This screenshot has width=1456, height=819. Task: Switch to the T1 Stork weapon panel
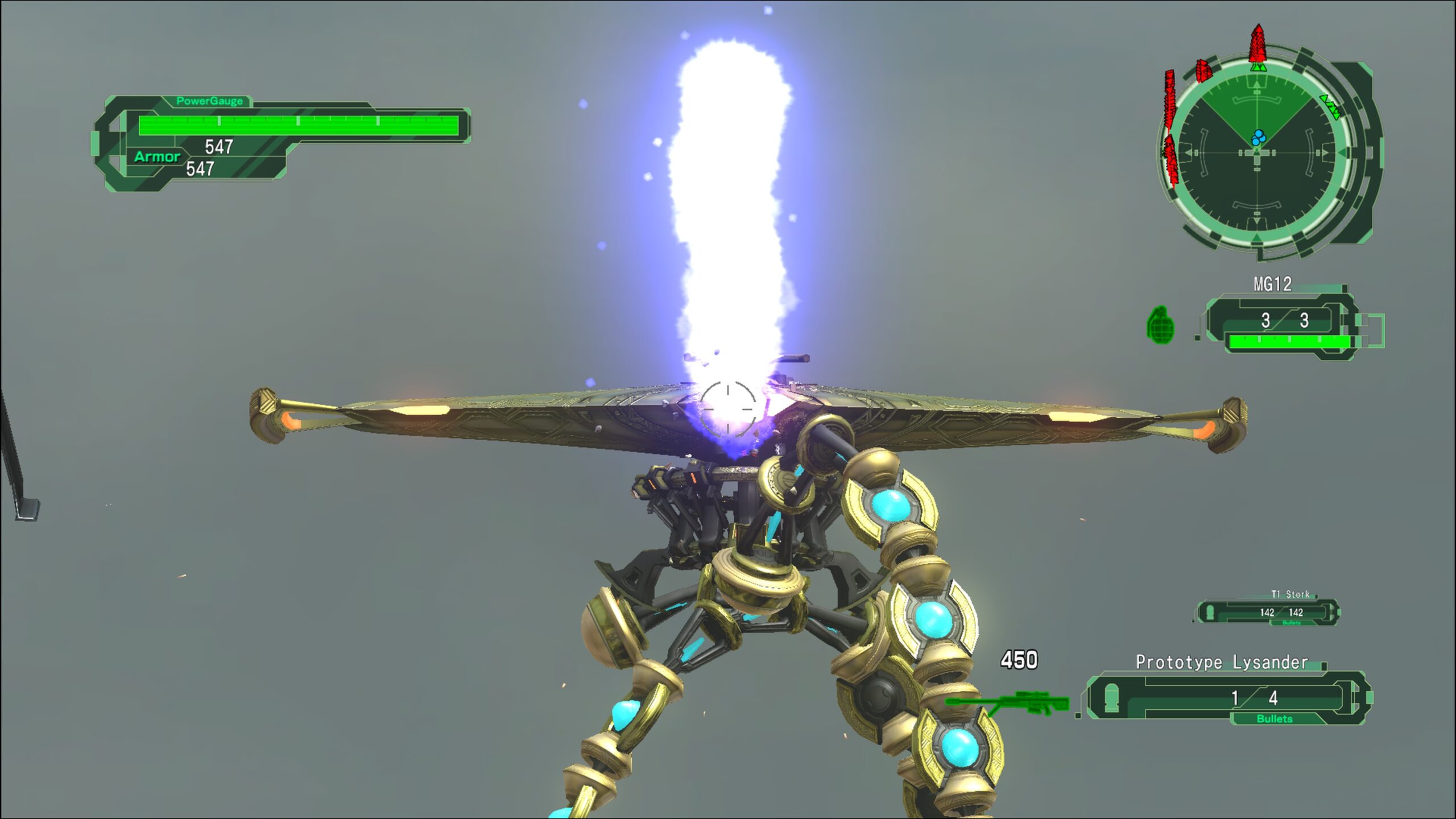tap(1267, 612)
